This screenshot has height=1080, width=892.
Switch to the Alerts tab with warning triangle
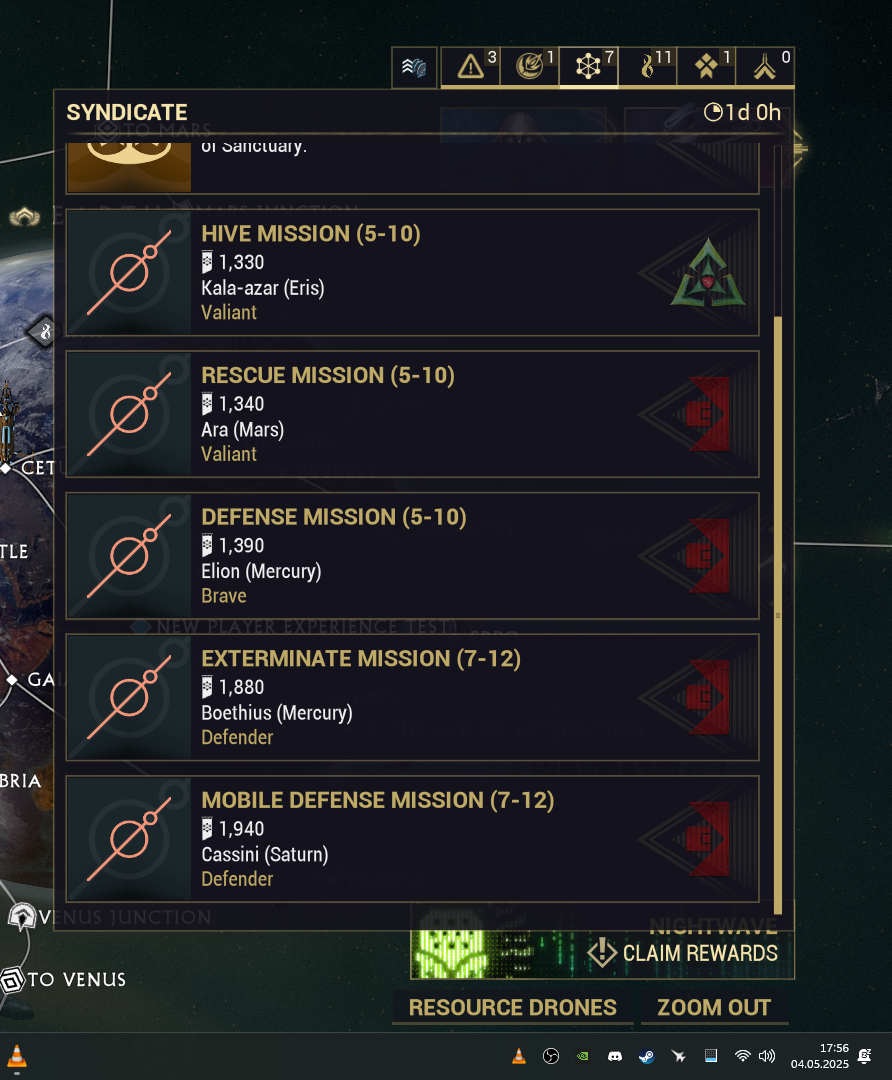point(470,67)
